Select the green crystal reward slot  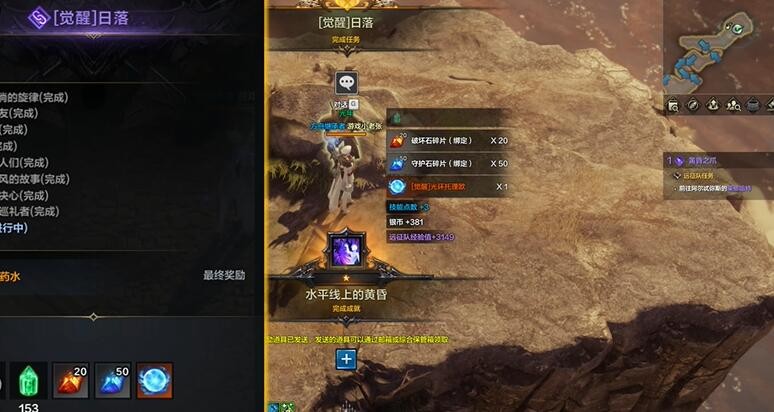point(28,381)
